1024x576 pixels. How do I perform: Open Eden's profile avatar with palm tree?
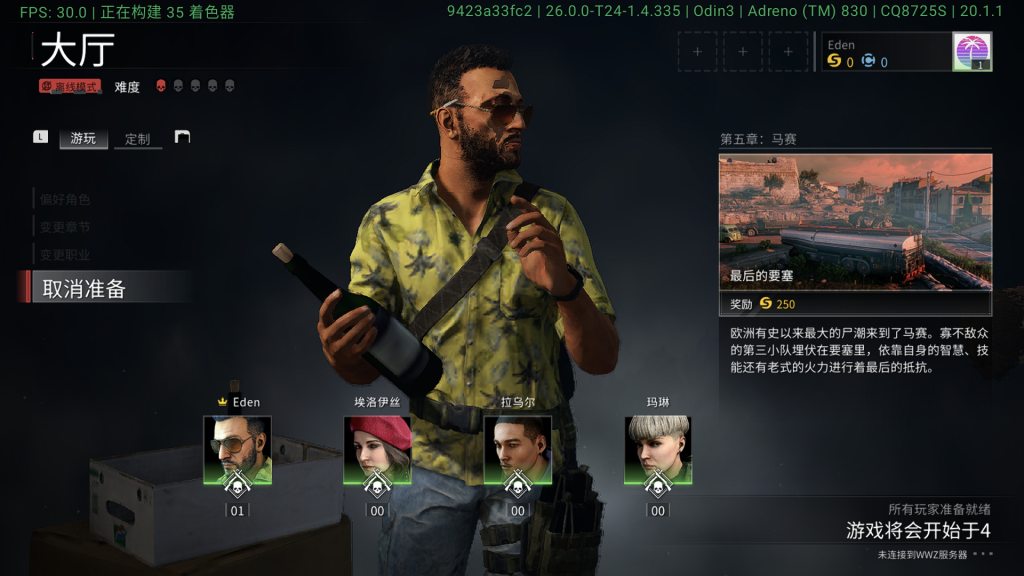971,51
